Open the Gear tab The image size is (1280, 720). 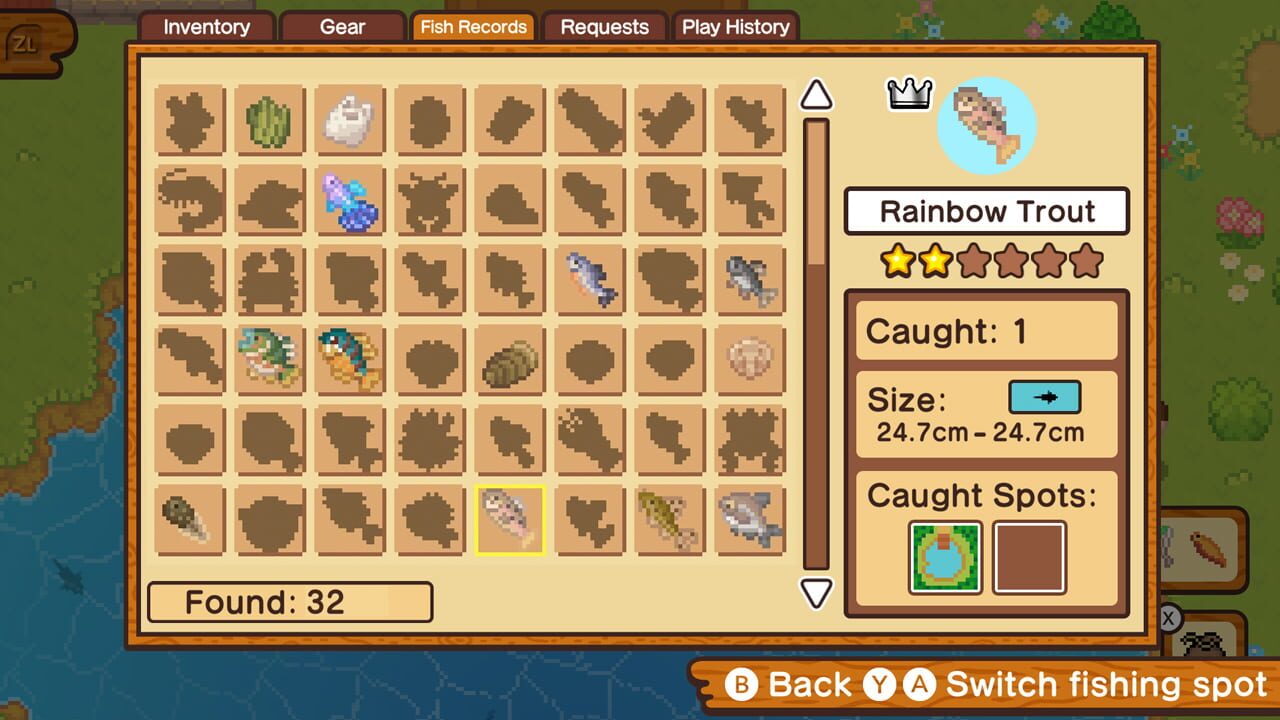point(342,27)
